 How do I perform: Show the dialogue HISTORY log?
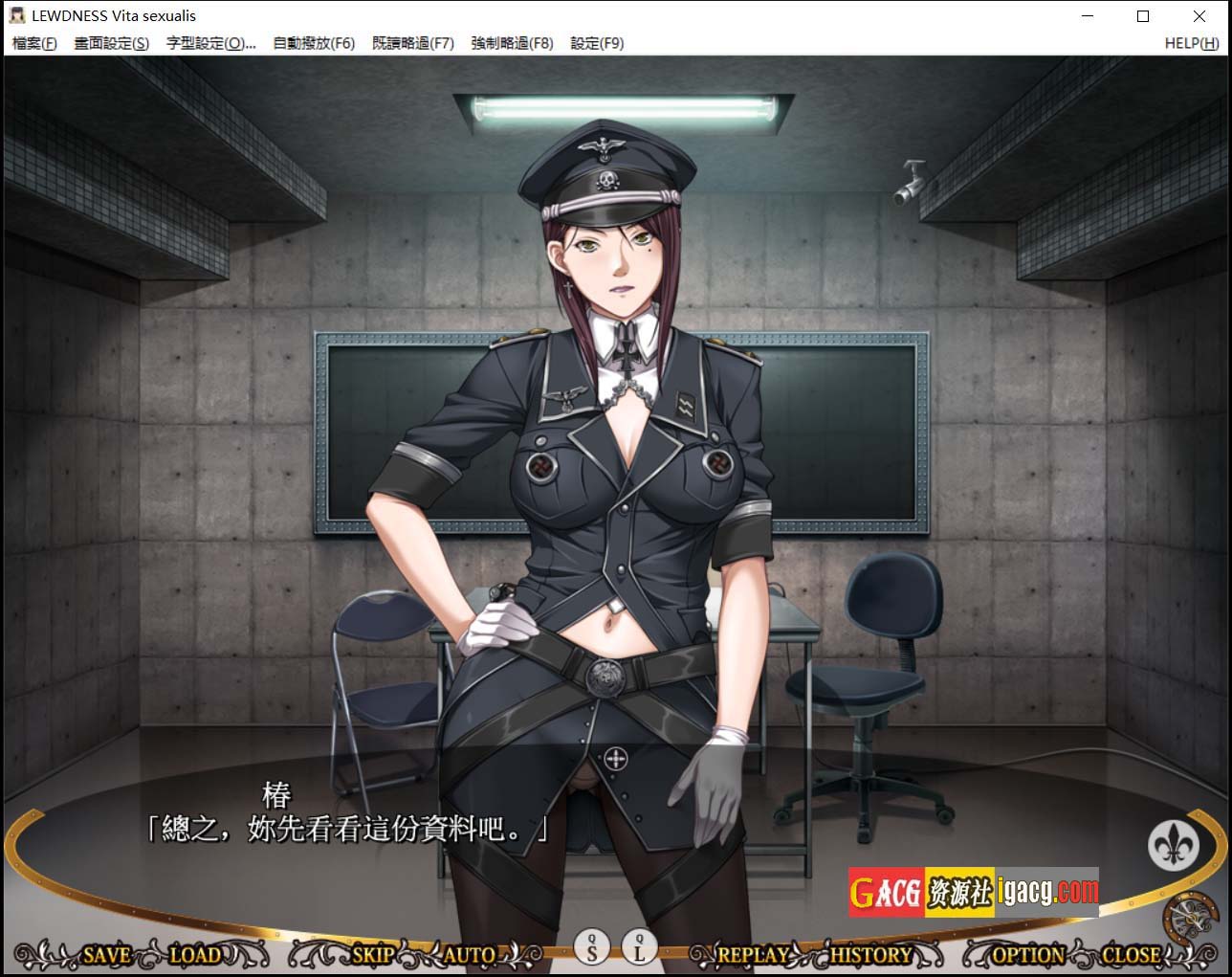tap(870, 954)
